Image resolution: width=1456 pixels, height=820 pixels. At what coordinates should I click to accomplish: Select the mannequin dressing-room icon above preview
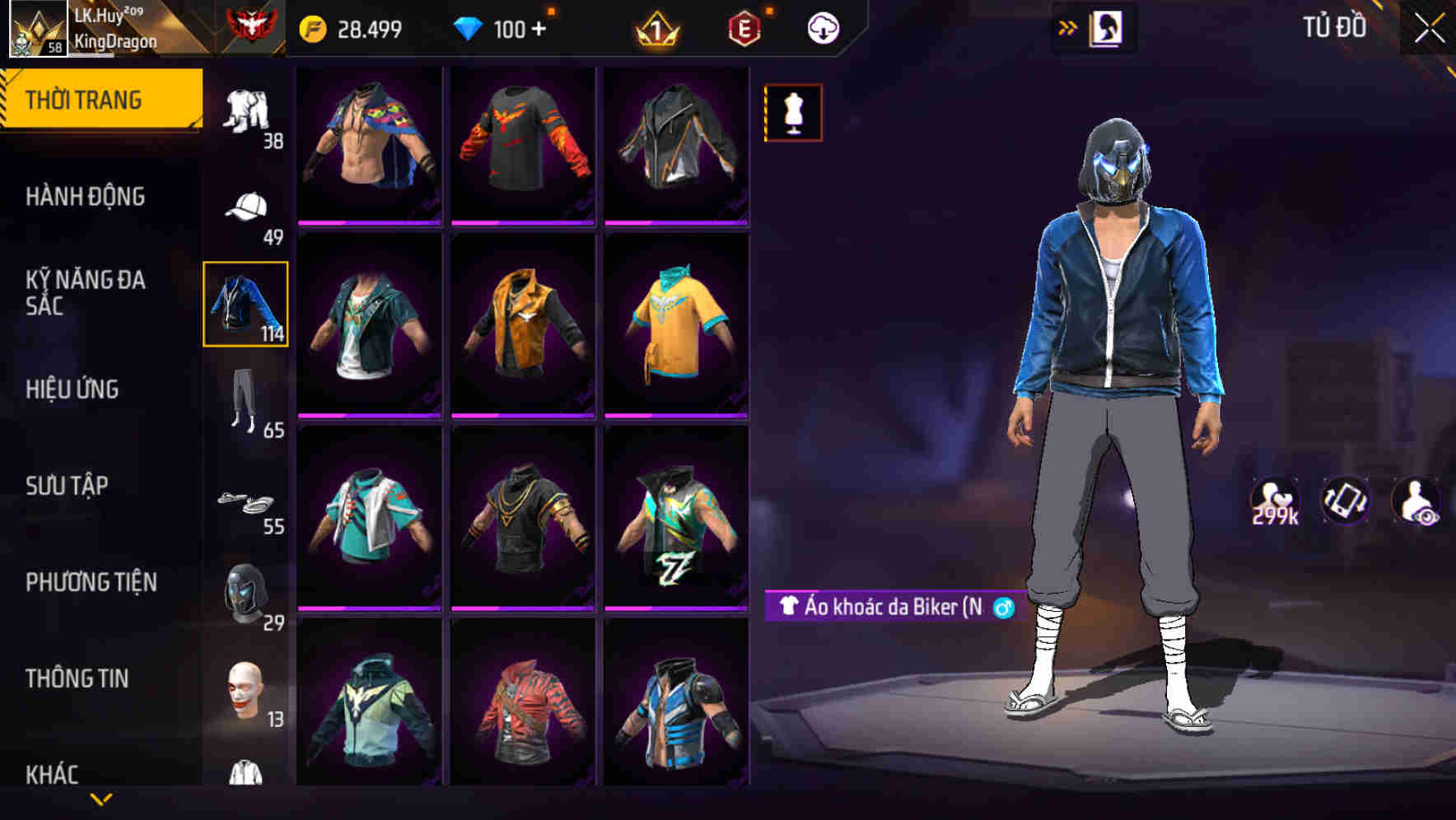coord(793,113)
